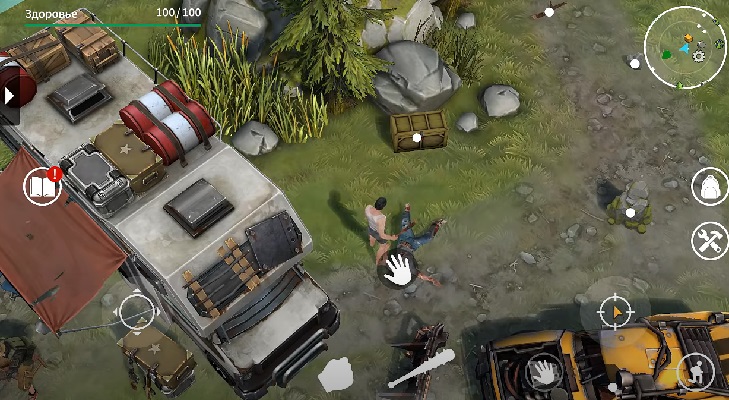Attack with the fist button
Screen dimensions: 729x400
pos(337,375)
